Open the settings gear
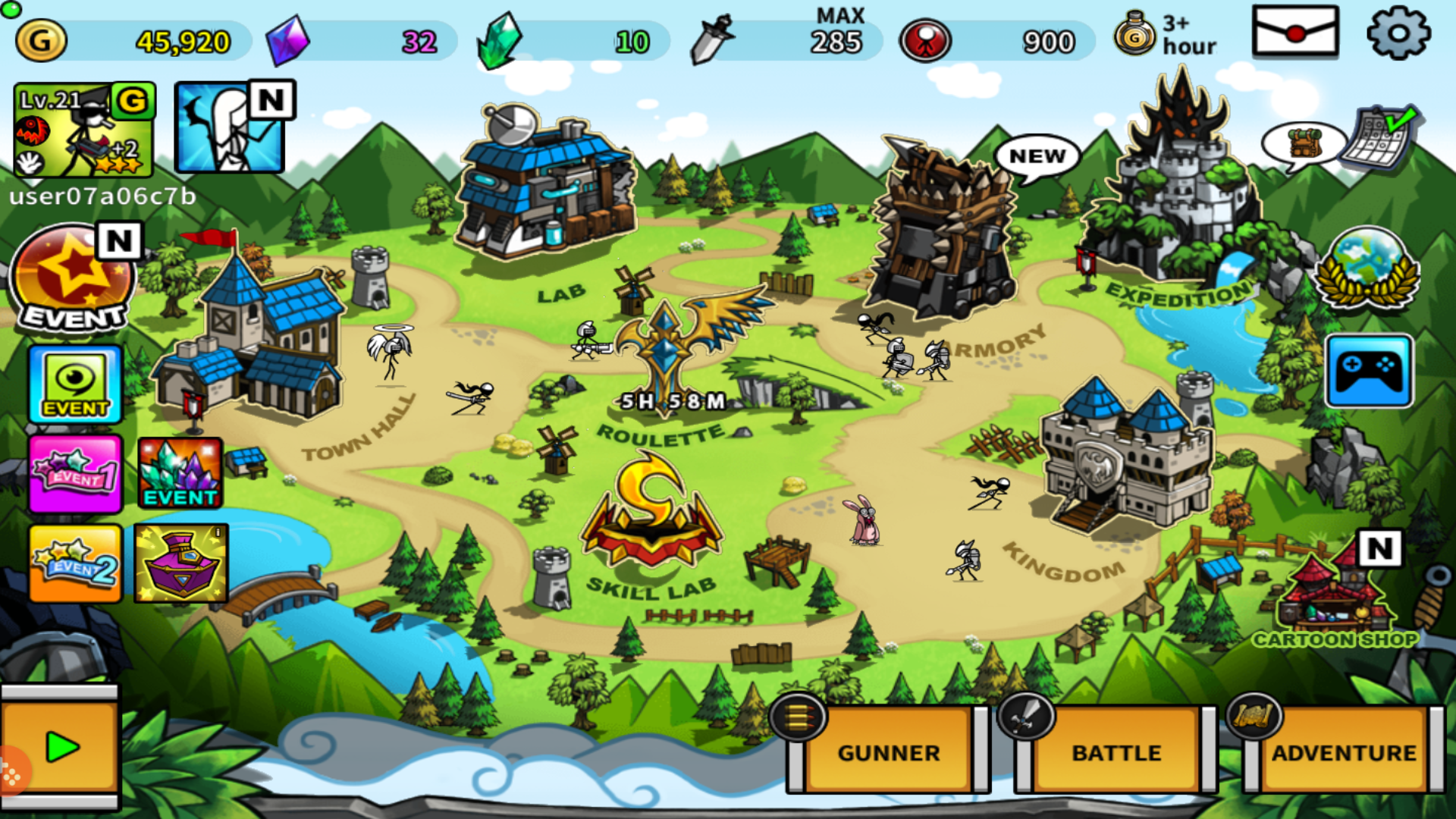 coord(1398,33)
